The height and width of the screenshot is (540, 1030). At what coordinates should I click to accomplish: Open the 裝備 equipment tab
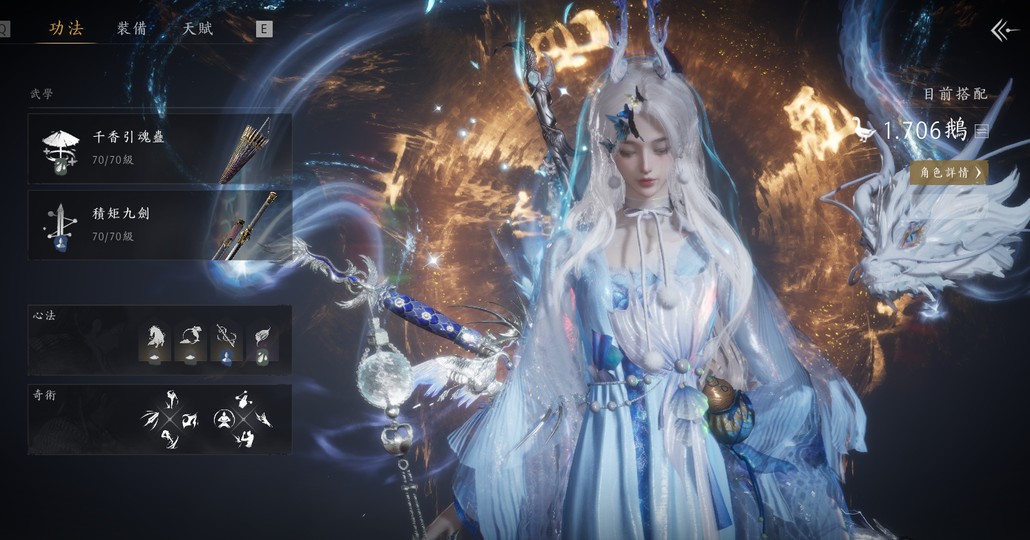point(132,28)
